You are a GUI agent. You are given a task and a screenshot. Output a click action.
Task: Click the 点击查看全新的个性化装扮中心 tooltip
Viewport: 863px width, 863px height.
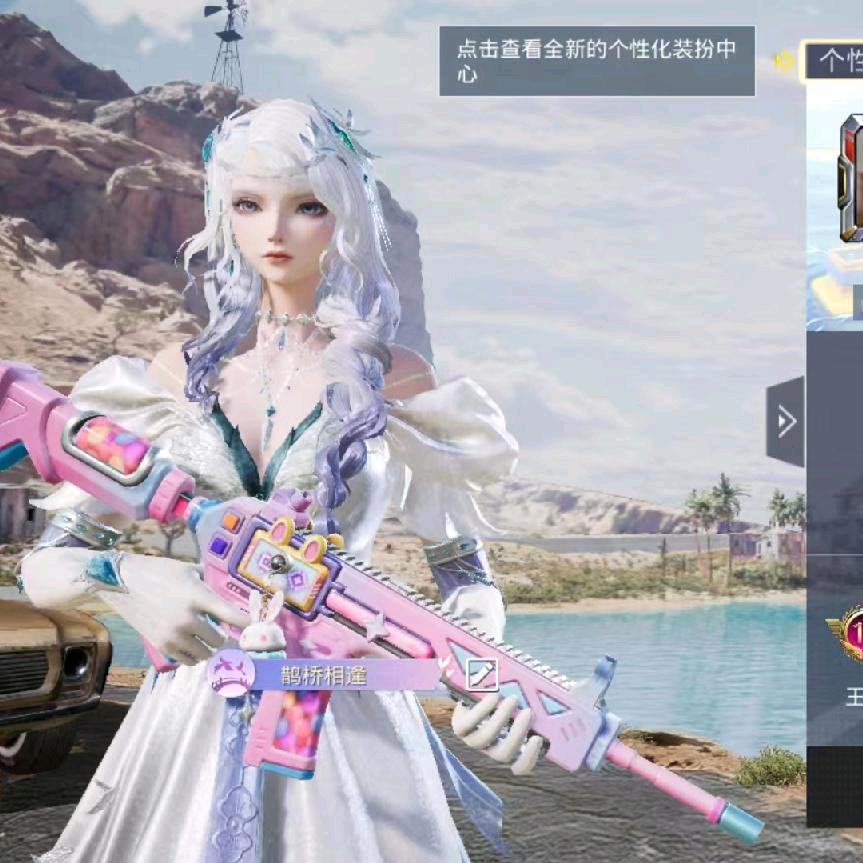point(597,61)
